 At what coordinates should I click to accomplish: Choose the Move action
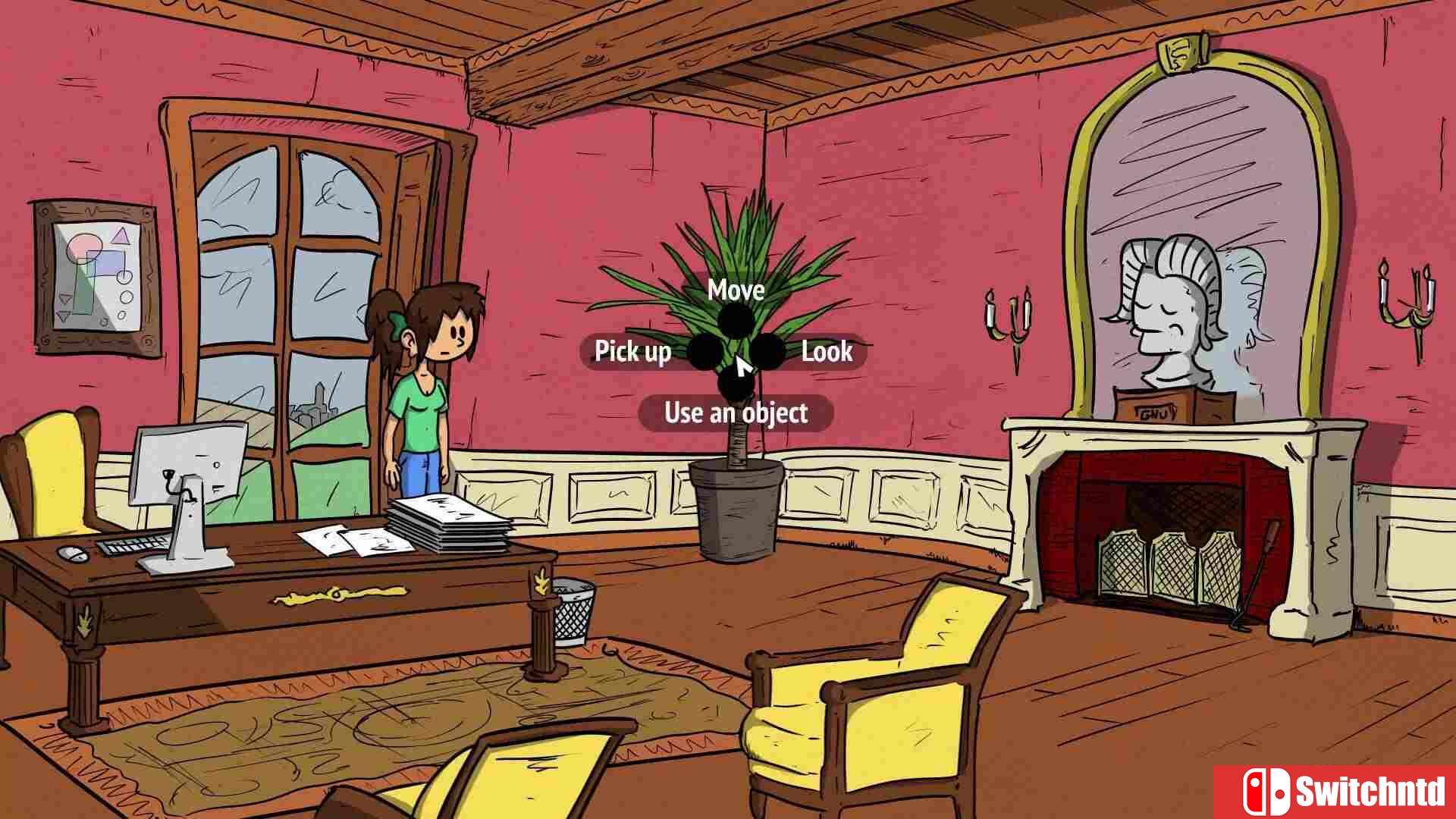735,291
